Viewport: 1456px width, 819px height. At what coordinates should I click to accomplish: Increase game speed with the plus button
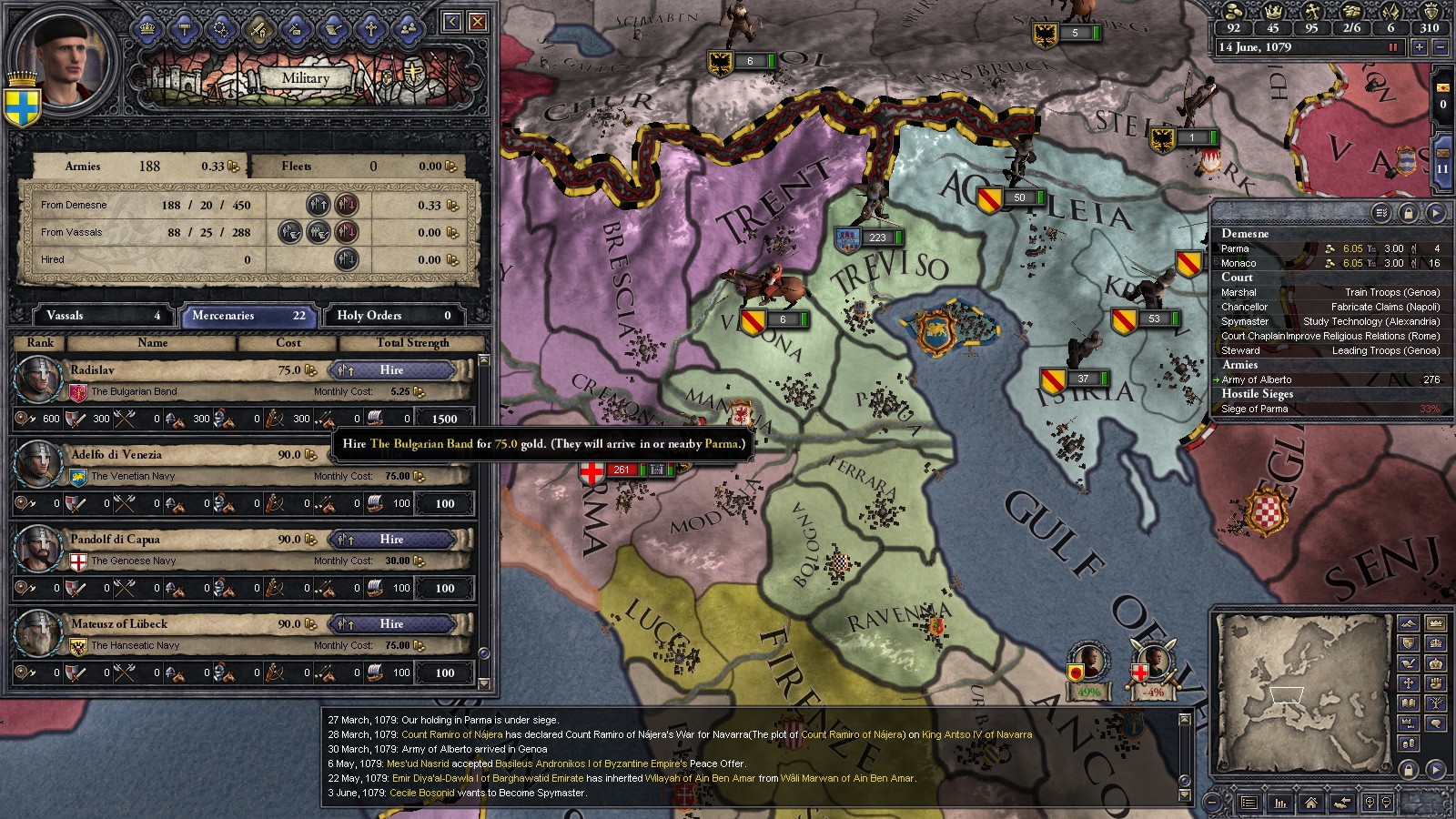[x=1419, y=47]
